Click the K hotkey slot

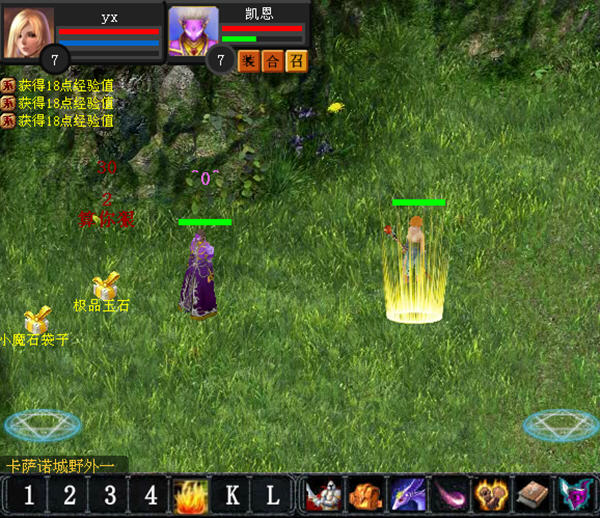(231, 495)
